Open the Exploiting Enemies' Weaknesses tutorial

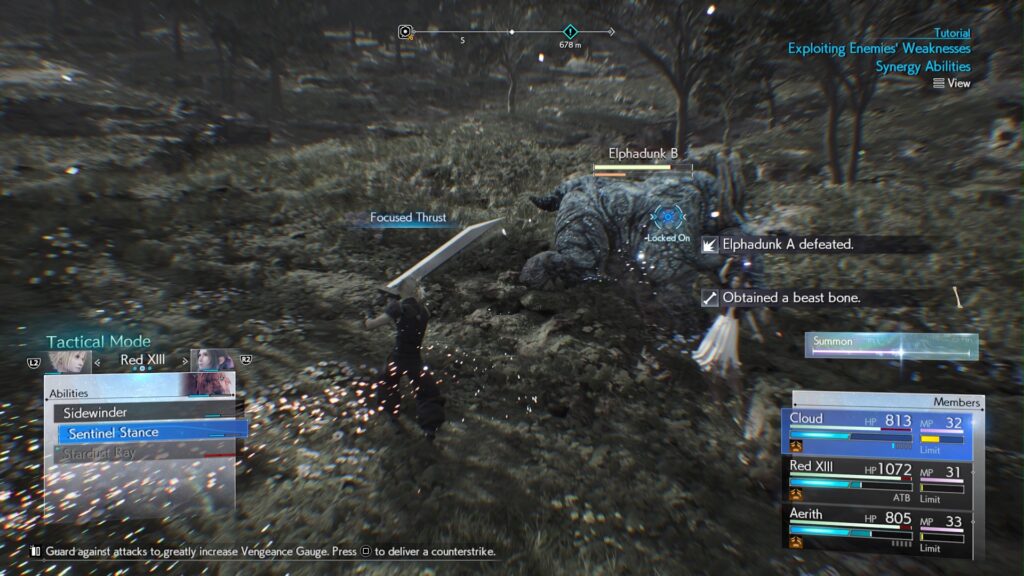tap(878, 48)
